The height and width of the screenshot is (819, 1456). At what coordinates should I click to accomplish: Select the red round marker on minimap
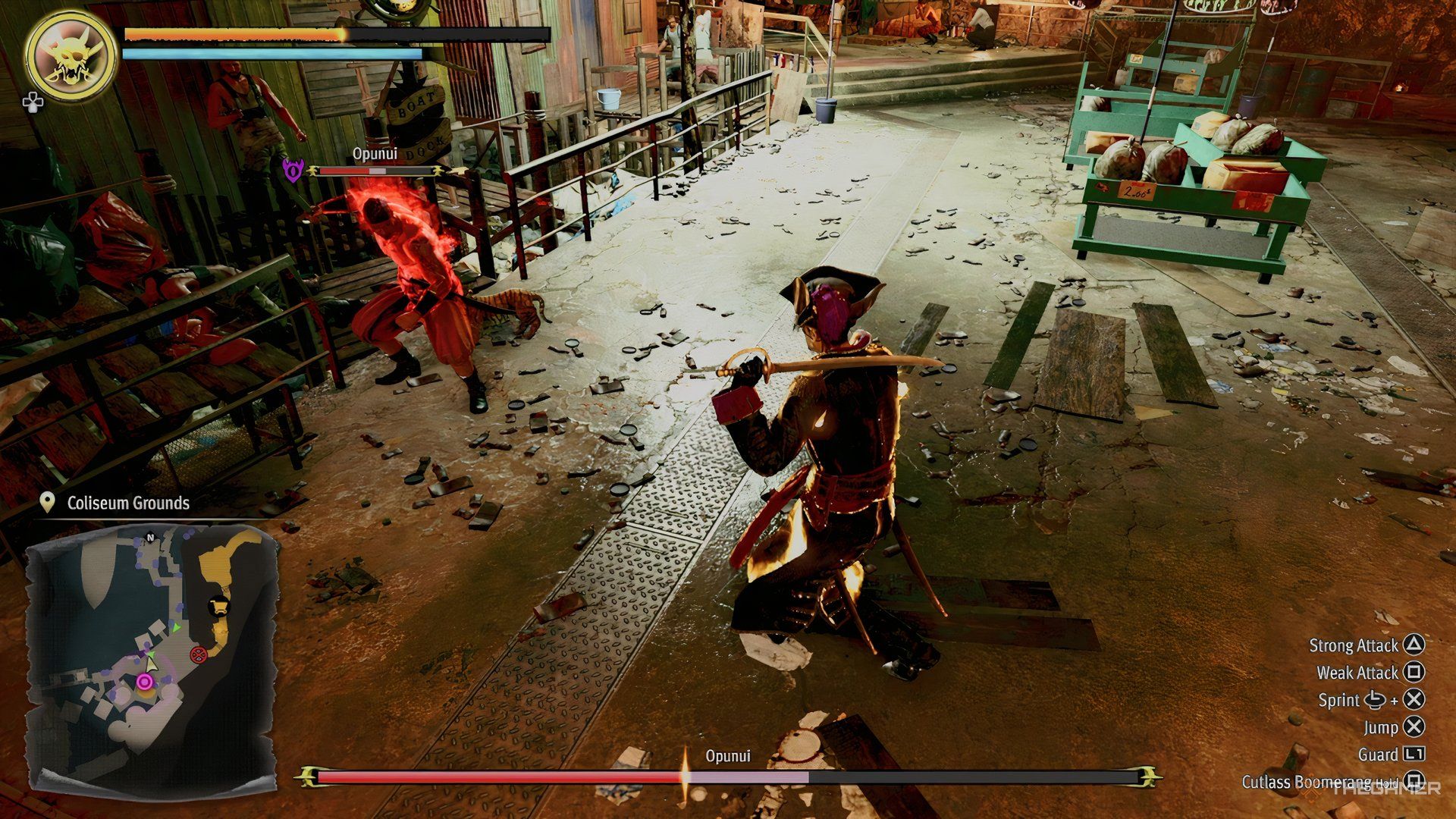coord(198,653)
